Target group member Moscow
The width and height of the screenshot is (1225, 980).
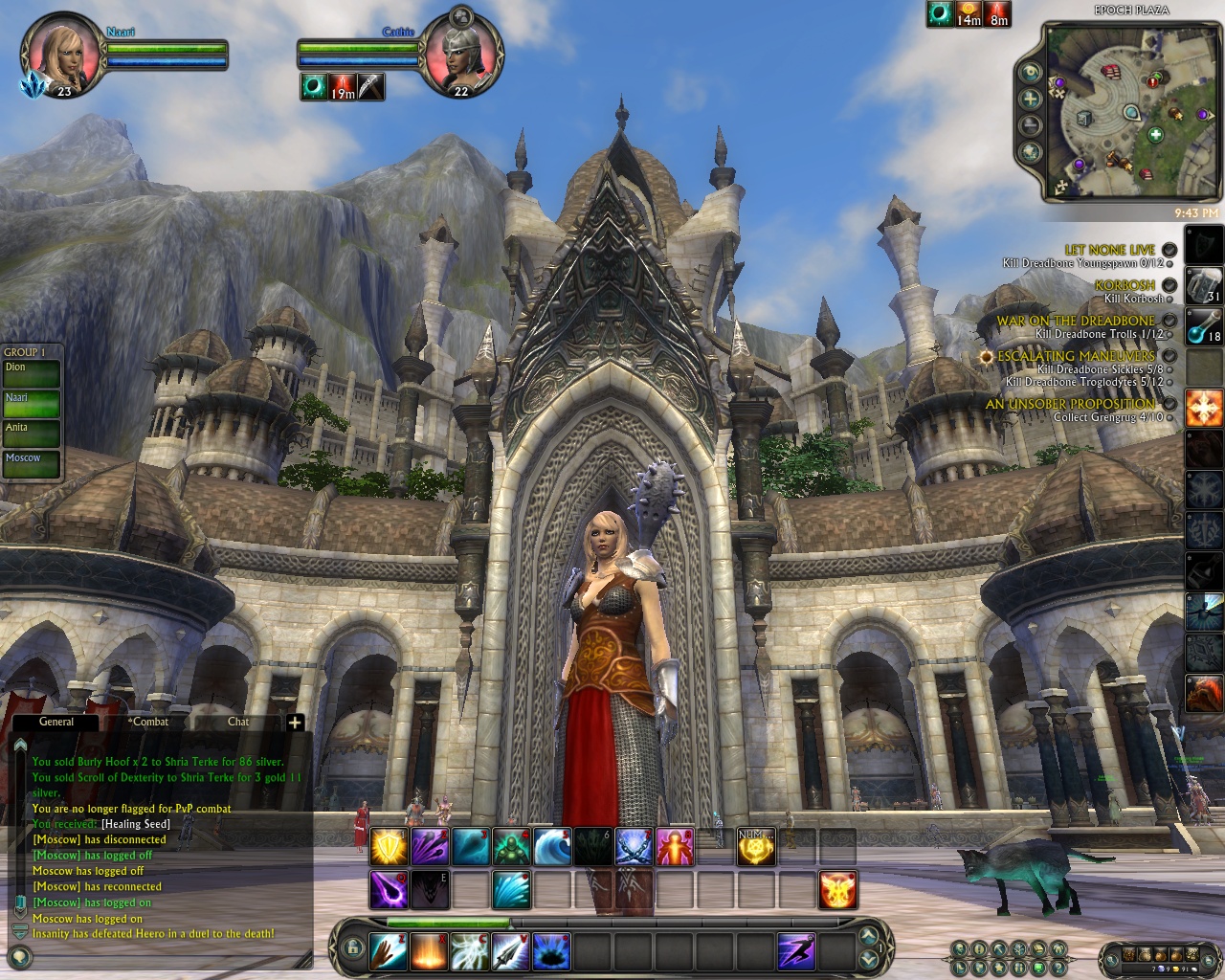point(31,464)
